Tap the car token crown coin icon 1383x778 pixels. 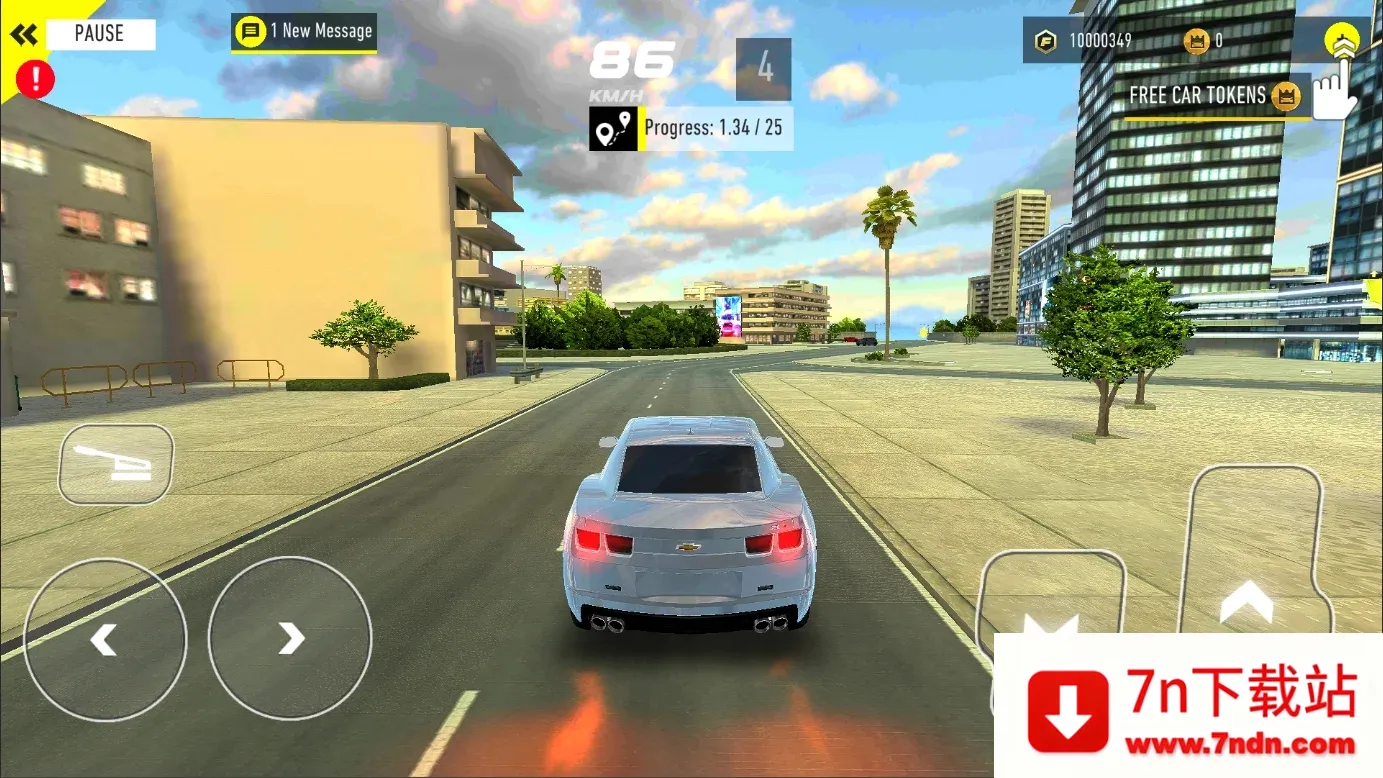[x=1195, y=41]
